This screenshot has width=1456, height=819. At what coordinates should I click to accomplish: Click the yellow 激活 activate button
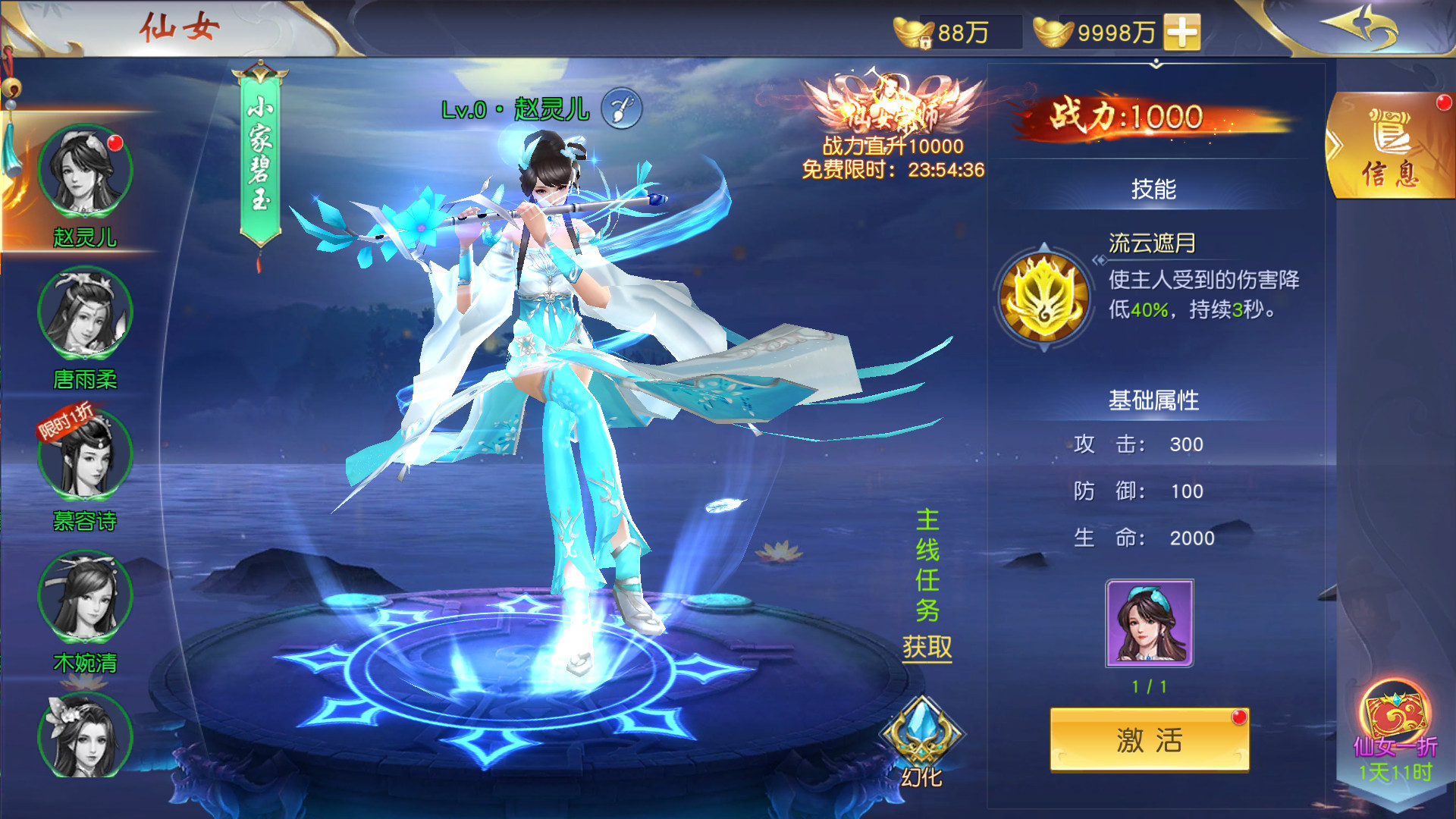[x=1149, y=739]
